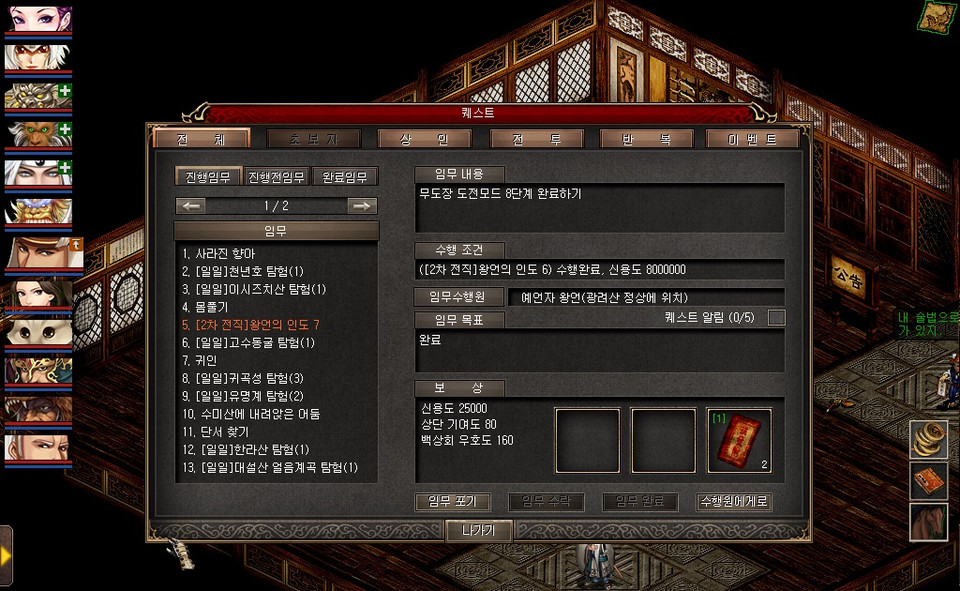960x591 pixels.
Task: Open the map icon in the corner
Action: point(938,15)
